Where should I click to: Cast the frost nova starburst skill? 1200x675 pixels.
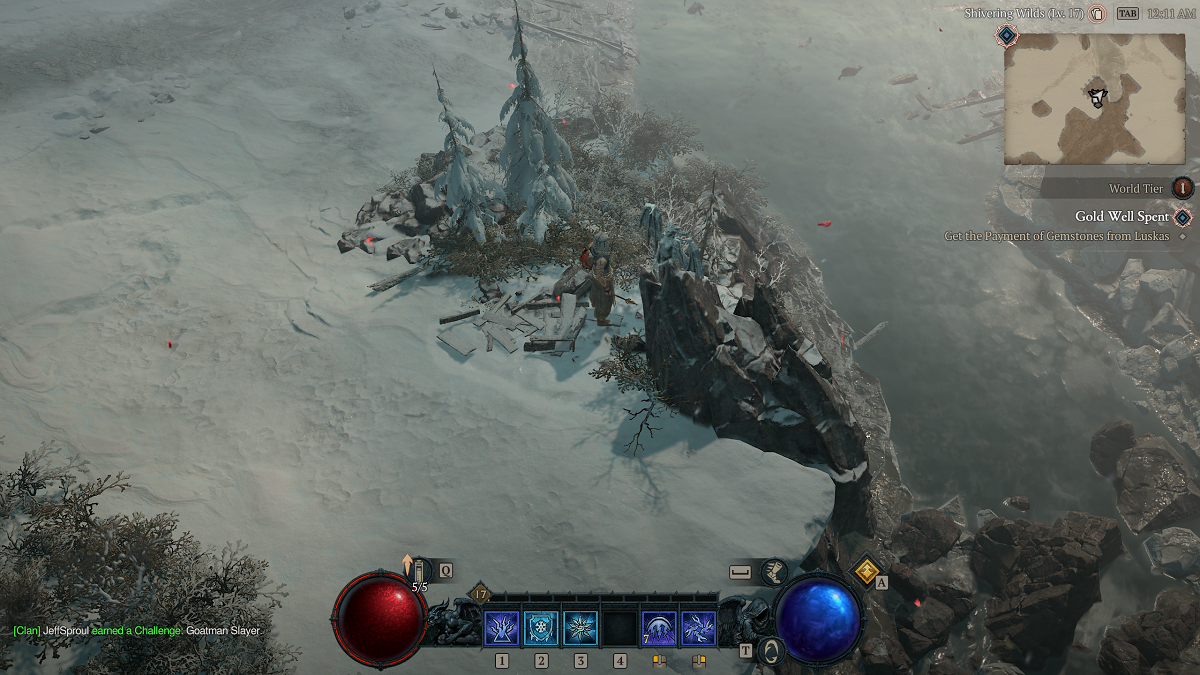tap(580, 628)
